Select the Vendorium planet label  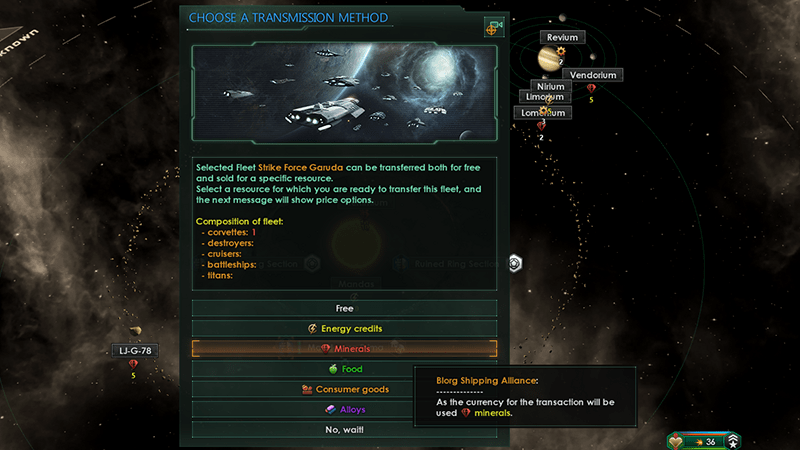pyautogui.click(x=592, y=75)
